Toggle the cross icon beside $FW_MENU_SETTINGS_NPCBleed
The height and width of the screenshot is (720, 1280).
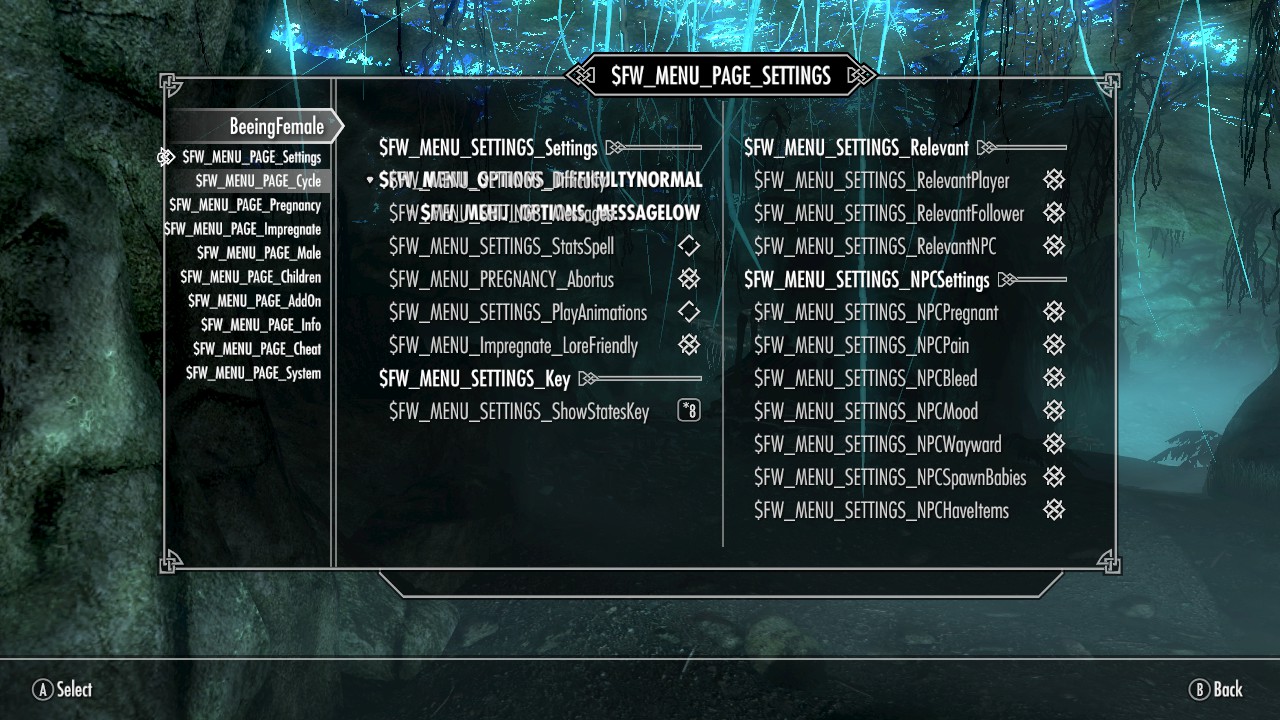[x=1054, y=378]
